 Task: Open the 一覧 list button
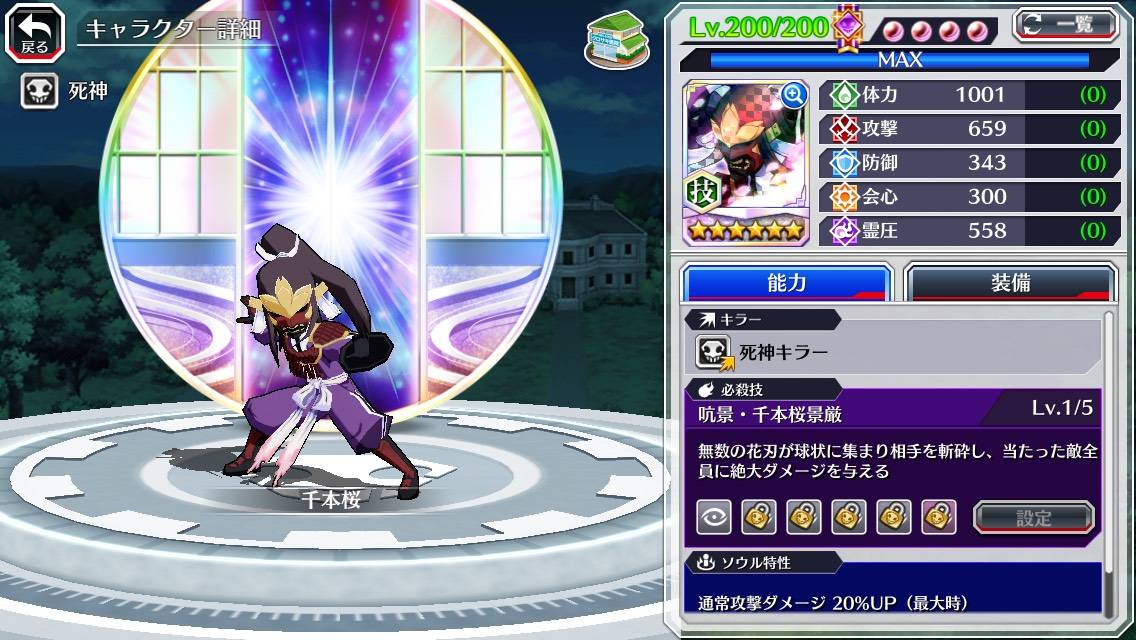pyautogui.click(x=1065, y=24)
